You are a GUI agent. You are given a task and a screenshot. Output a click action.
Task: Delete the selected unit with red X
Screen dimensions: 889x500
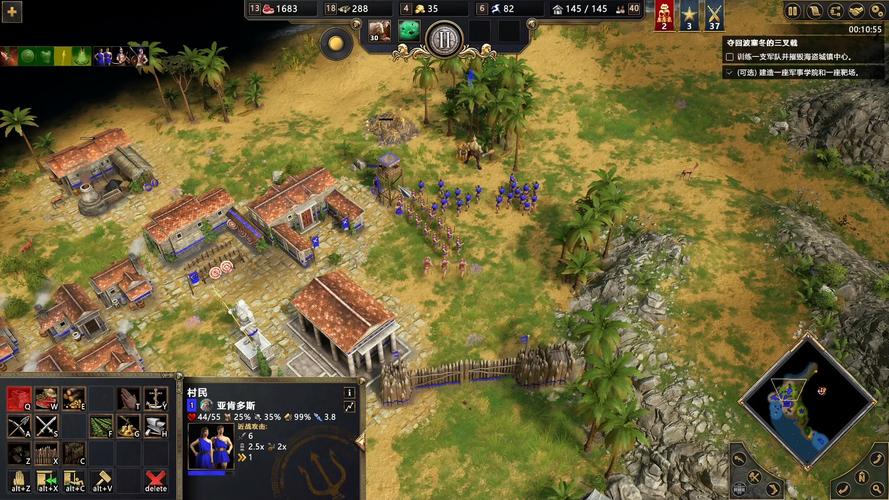coord(155,481)
